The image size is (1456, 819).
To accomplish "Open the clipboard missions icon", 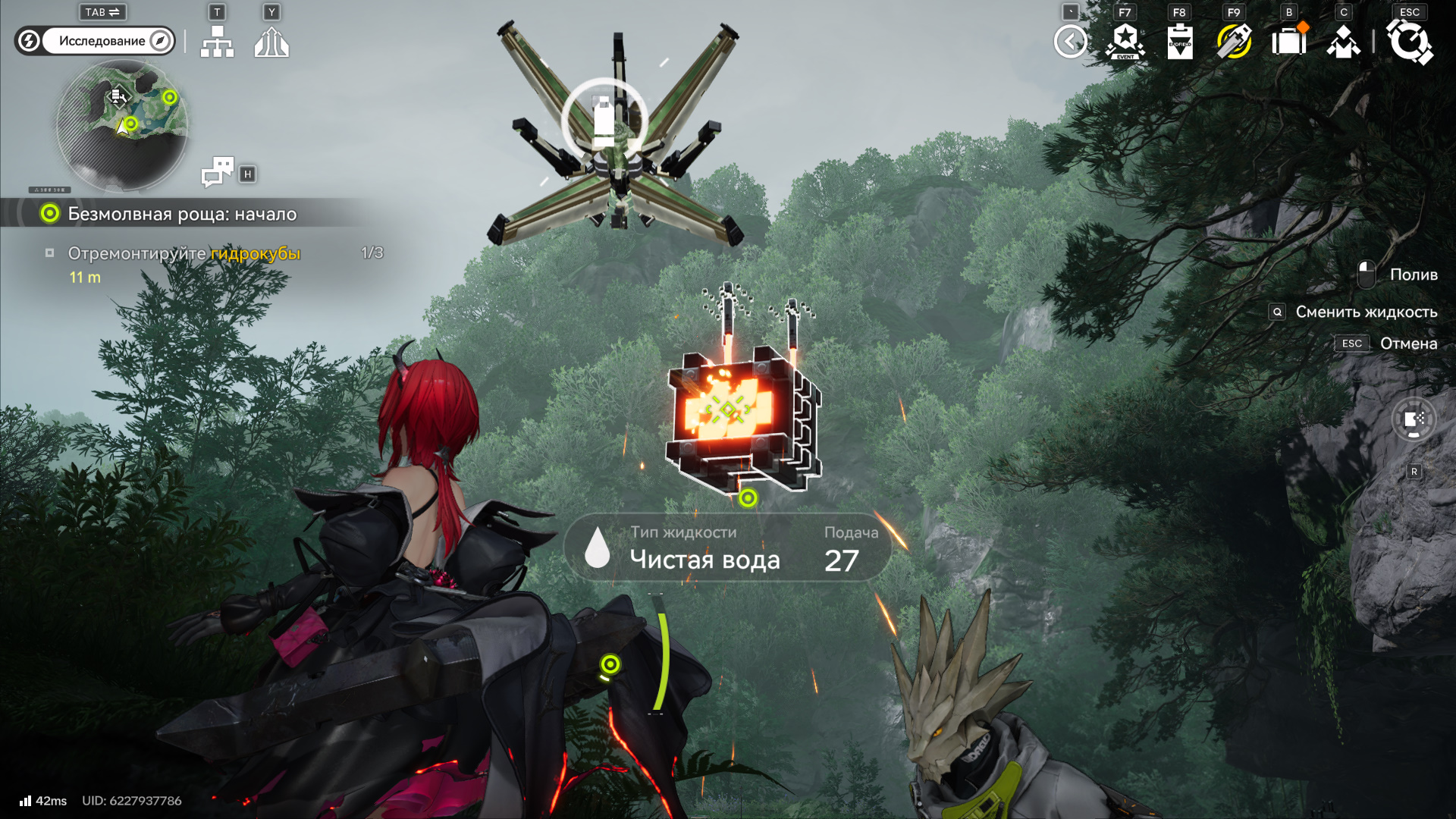I will click(x=1180, y=42).
